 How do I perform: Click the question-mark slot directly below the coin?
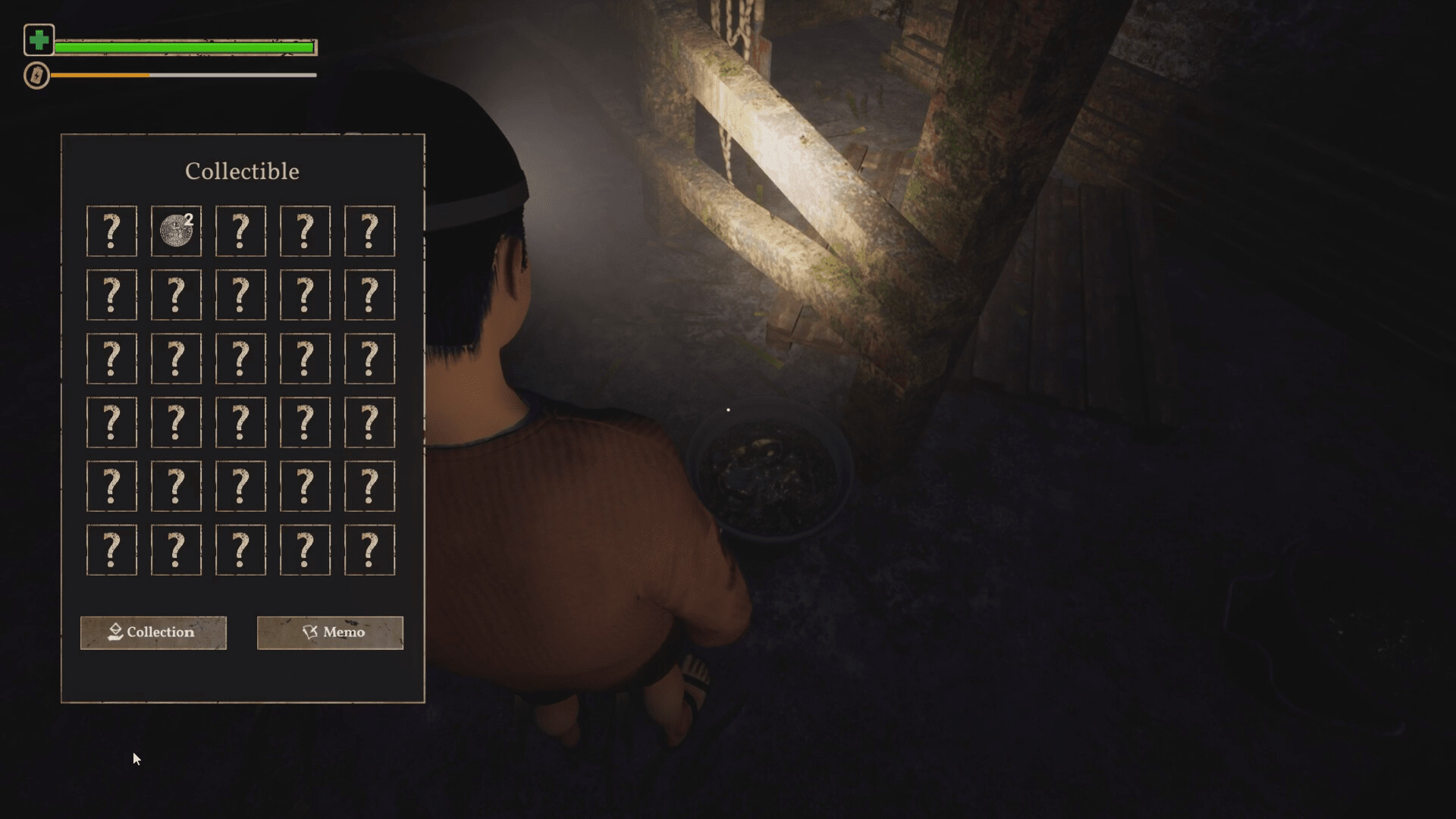point(176,295)
